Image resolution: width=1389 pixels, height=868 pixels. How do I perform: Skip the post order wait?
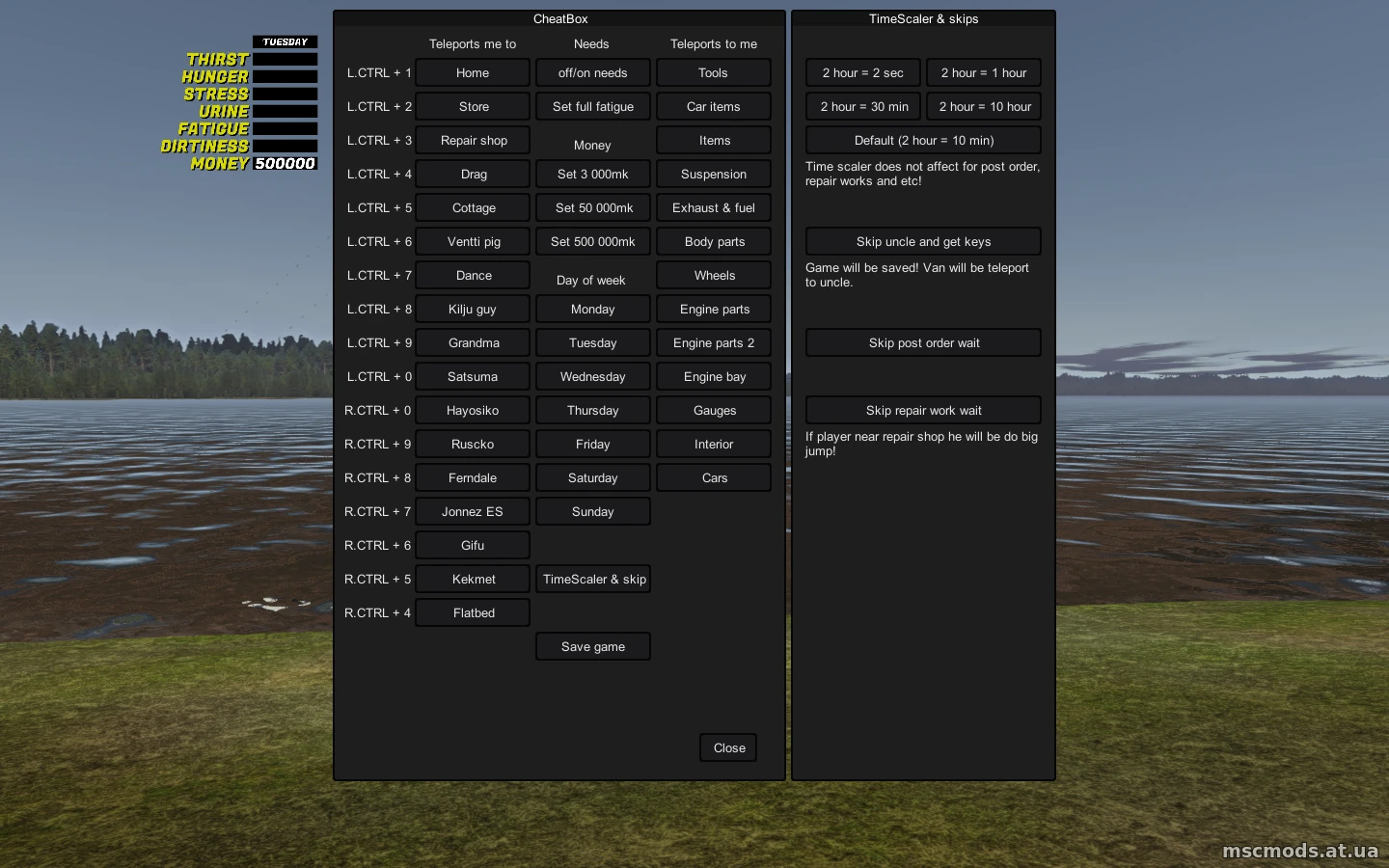(922, 342)
